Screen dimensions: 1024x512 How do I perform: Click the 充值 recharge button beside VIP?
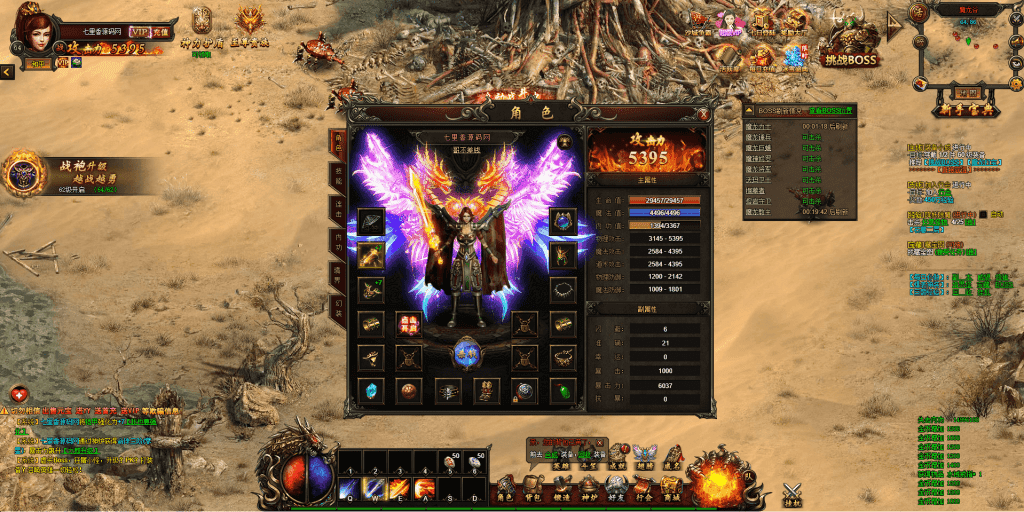click(160, 31)
